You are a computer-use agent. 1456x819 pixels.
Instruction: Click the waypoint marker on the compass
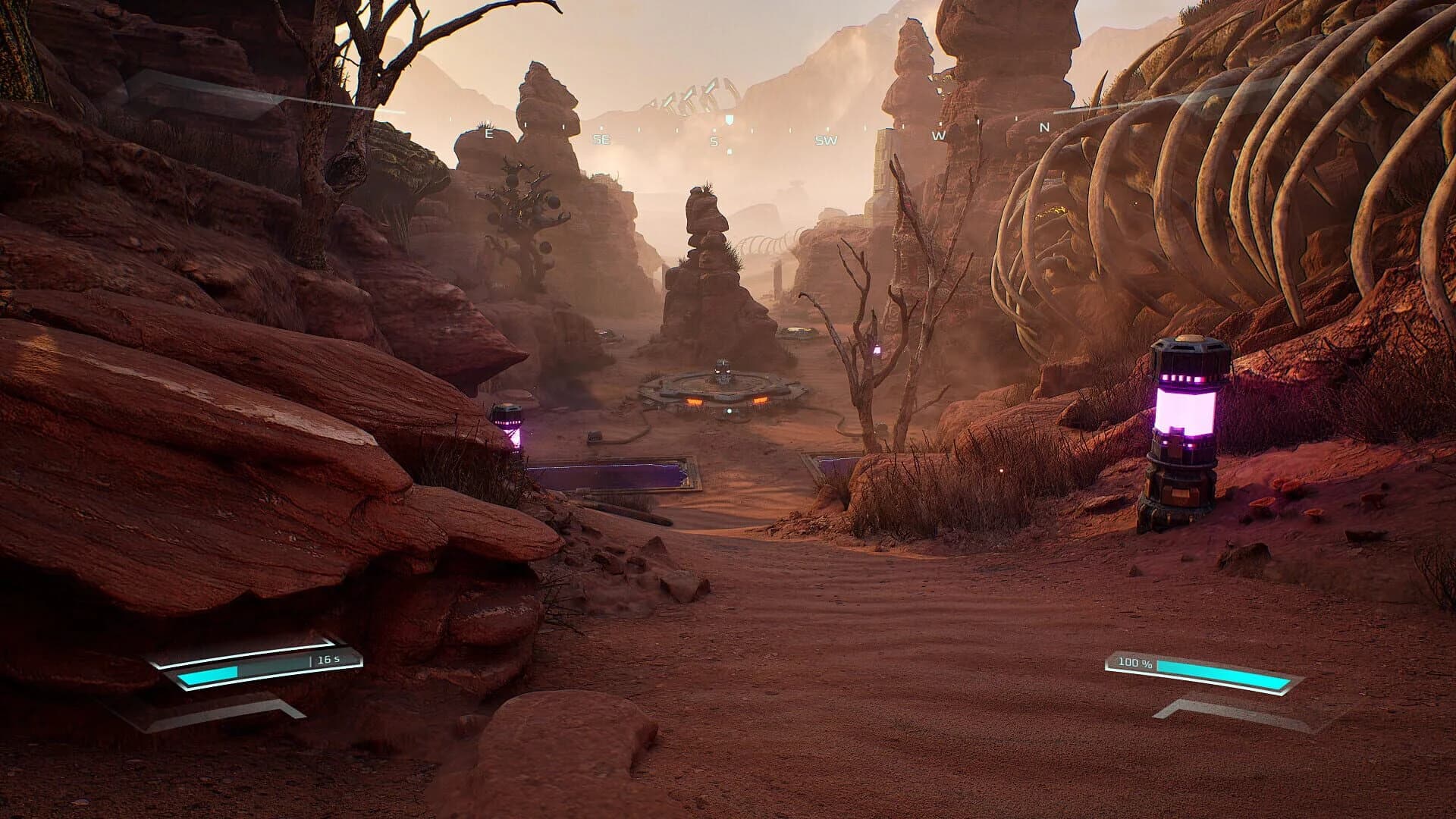point(730,119)
